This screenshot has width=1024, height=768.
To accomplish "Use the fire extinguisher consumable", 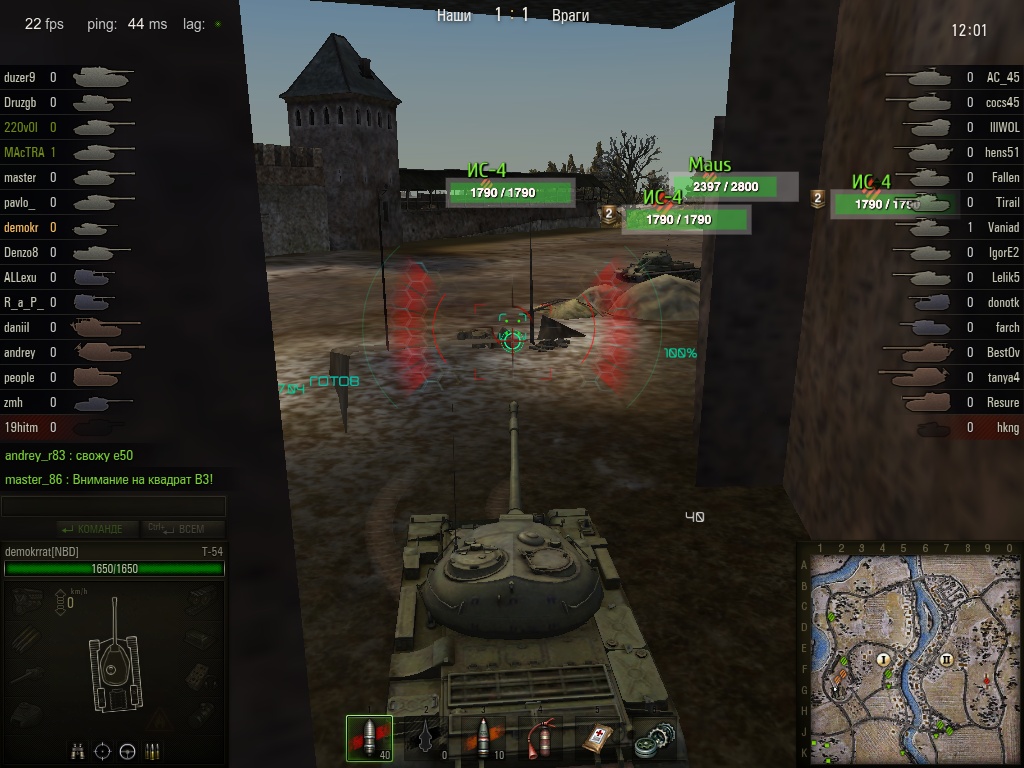I will point(541,739).
